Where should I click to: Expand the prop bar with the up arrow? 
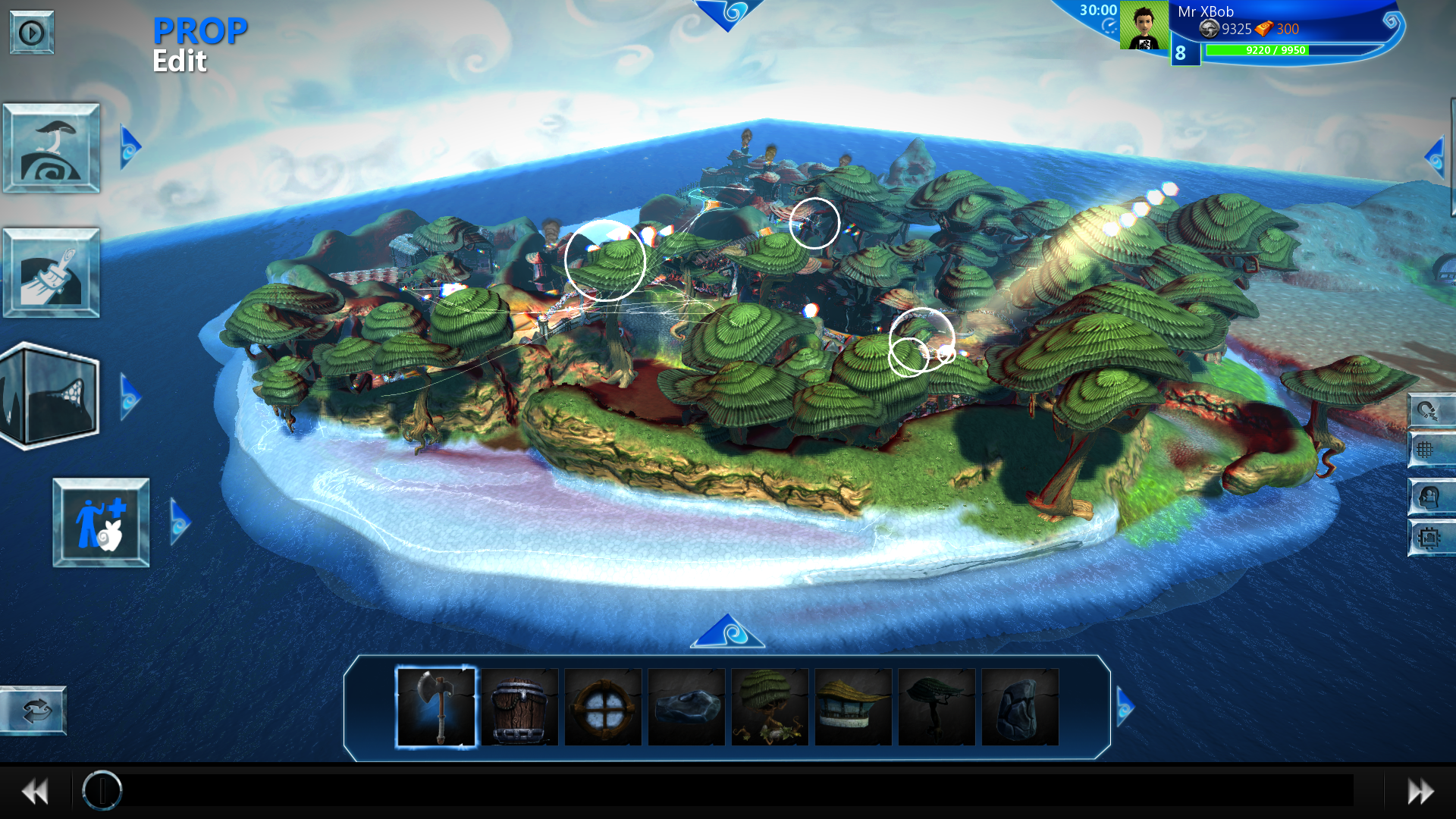[x=728, y=632]
